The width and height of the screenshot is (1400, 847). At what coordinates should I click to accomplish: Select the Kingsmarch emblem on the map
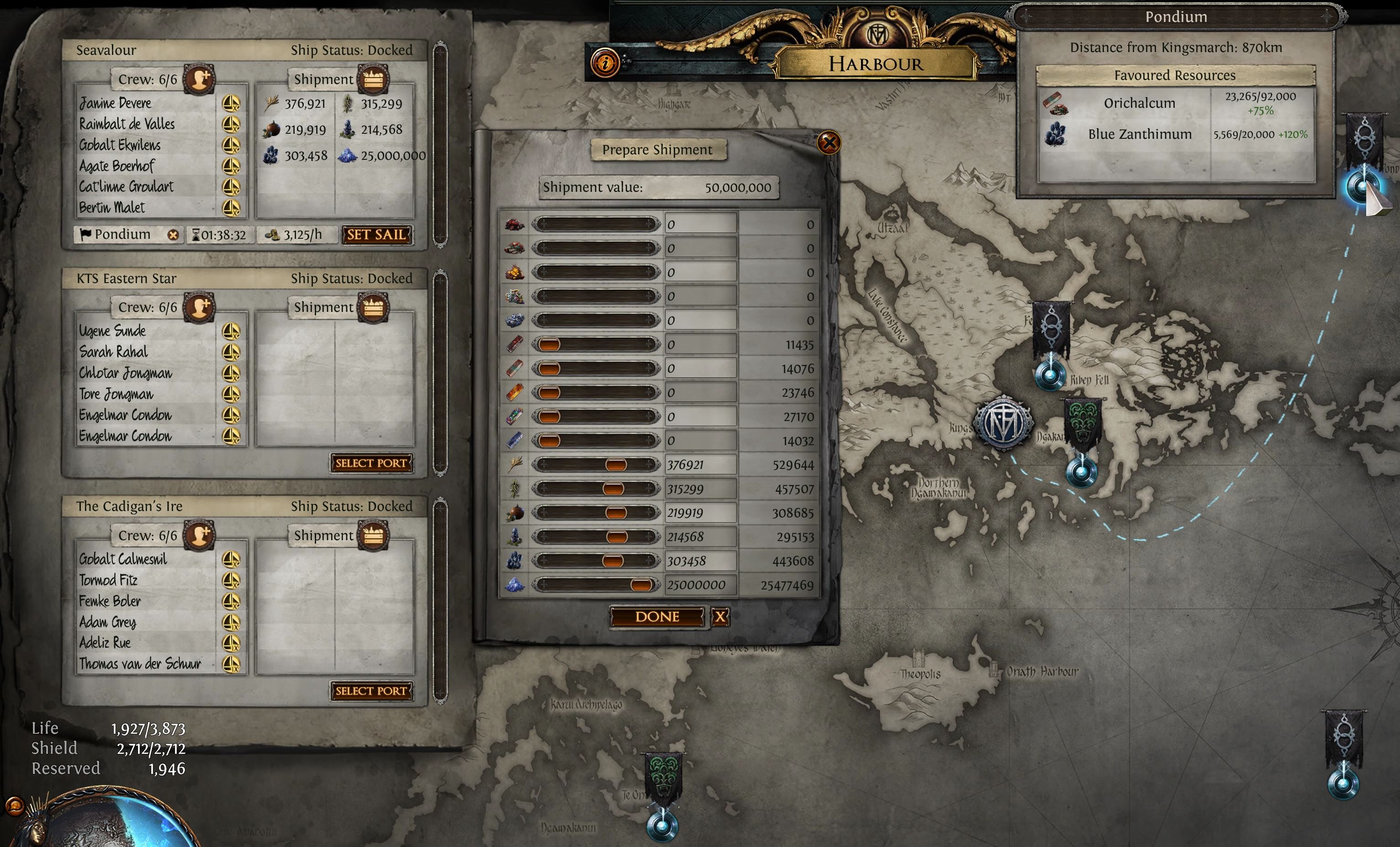(x=1003, y=423)
